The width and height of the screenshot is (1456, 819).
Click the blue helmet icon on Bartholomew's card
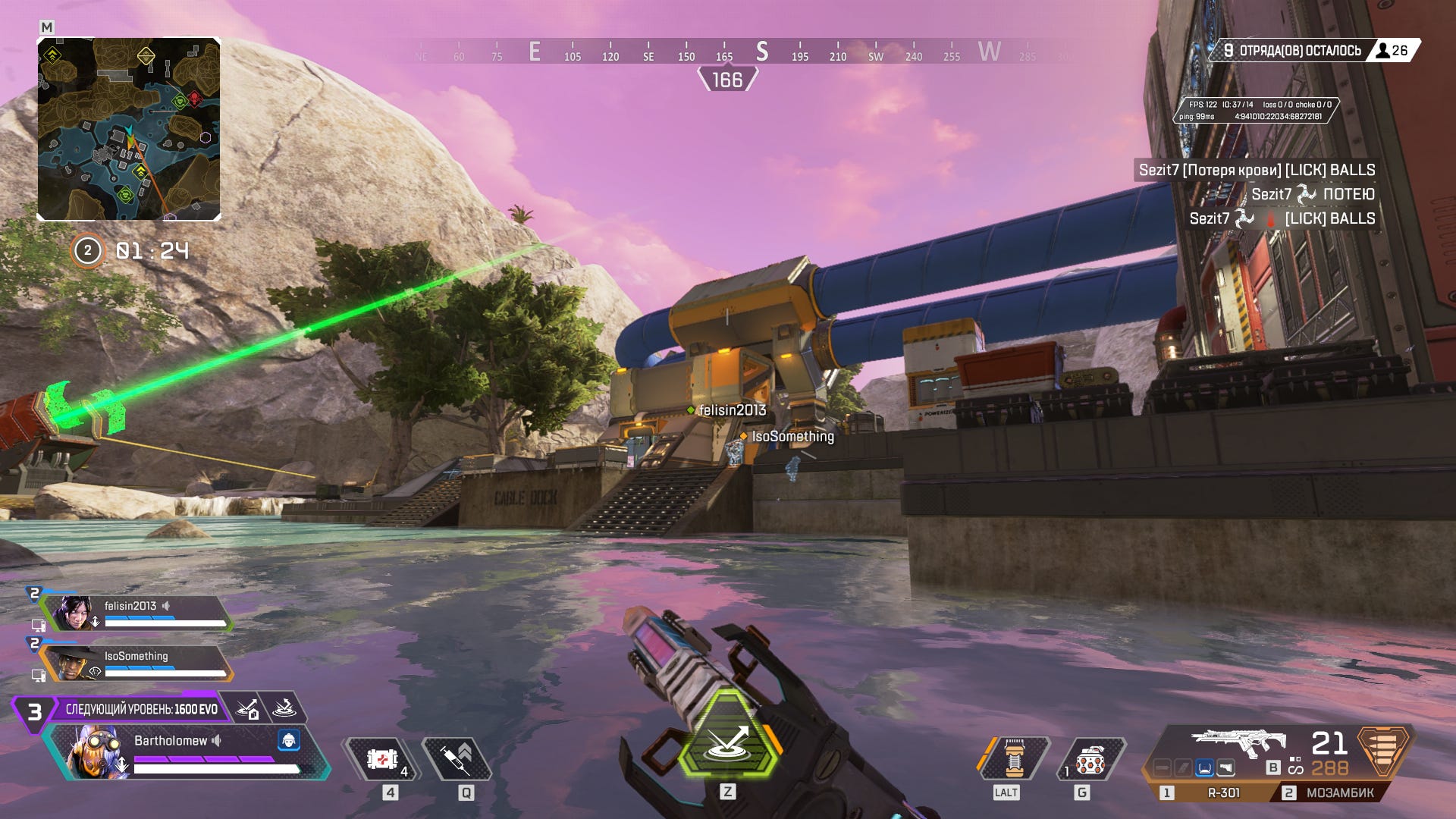point(288,740)
